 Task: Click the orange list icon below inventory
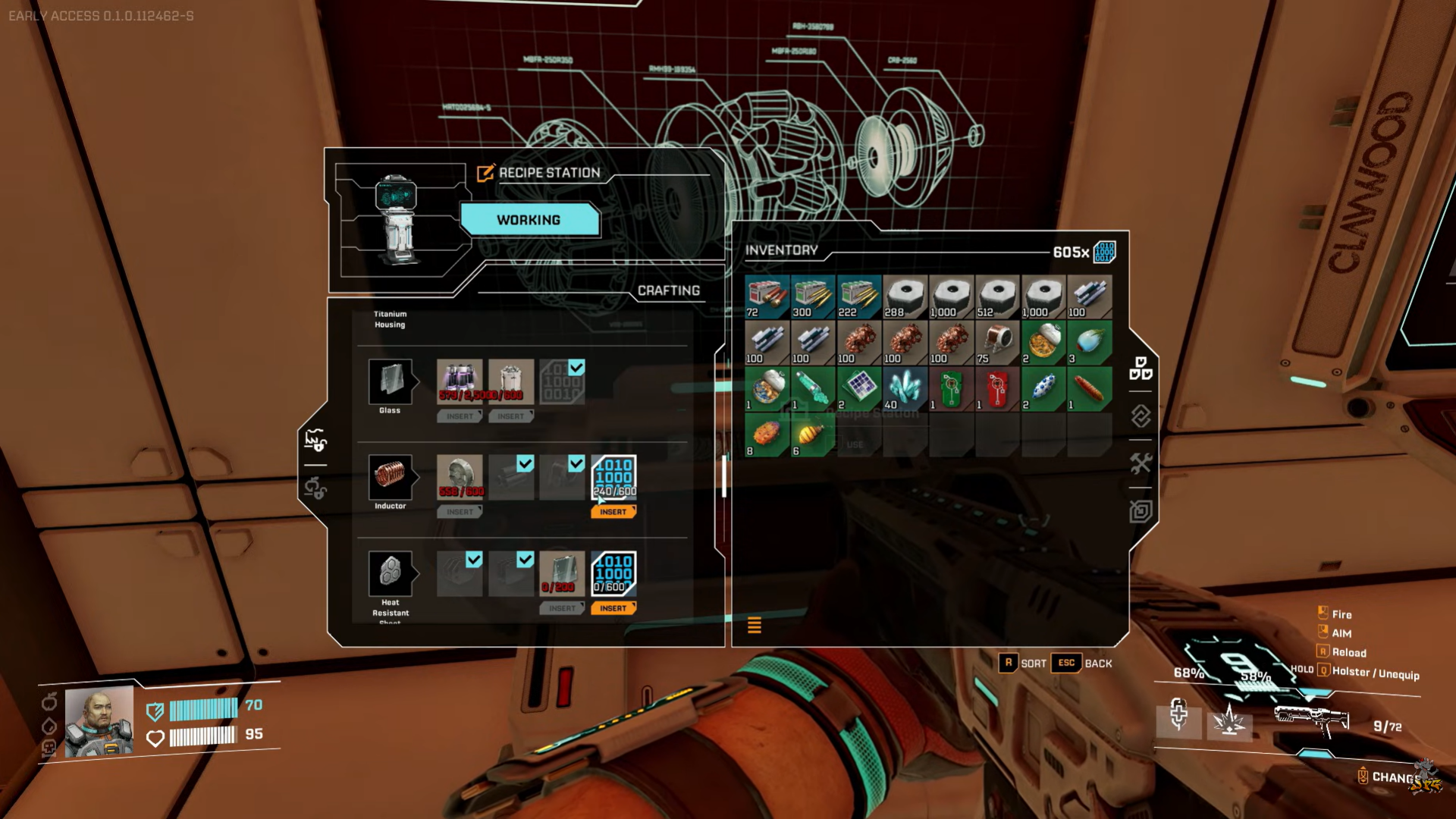pyautogui.click(x=754, y=625)
